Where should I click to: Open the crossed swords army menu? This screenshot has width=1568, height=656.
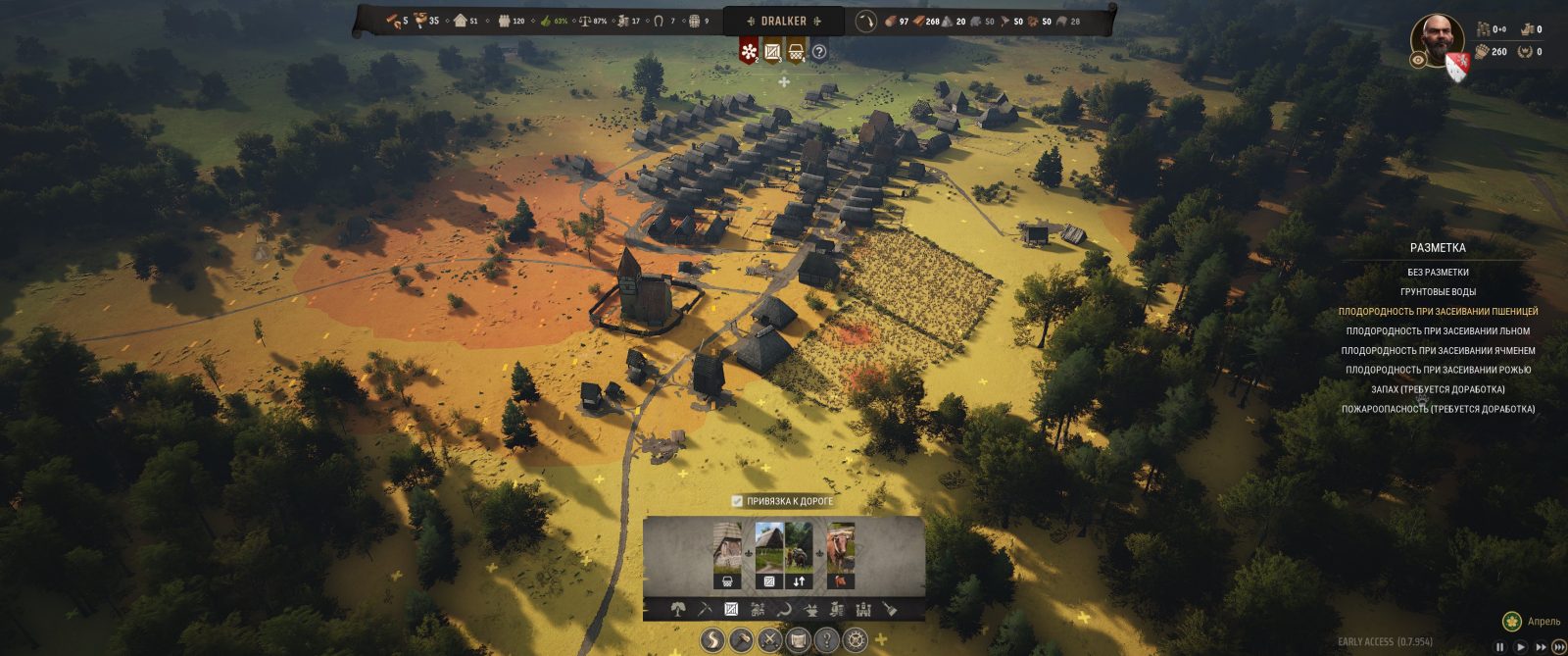(769, 641)
